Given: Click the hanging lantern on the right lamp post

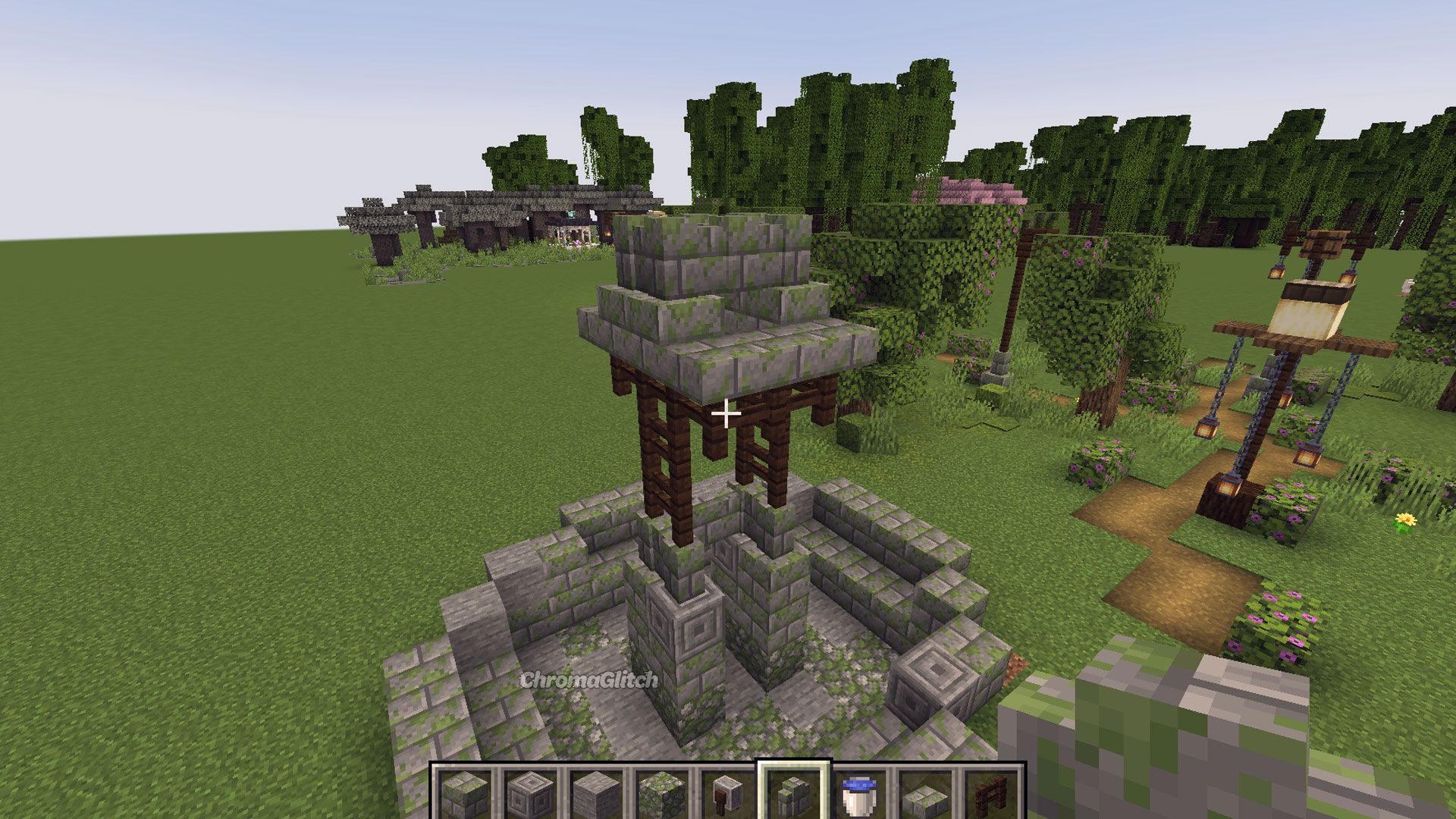Looking at the screenshot, I should tap(1307, 455).
